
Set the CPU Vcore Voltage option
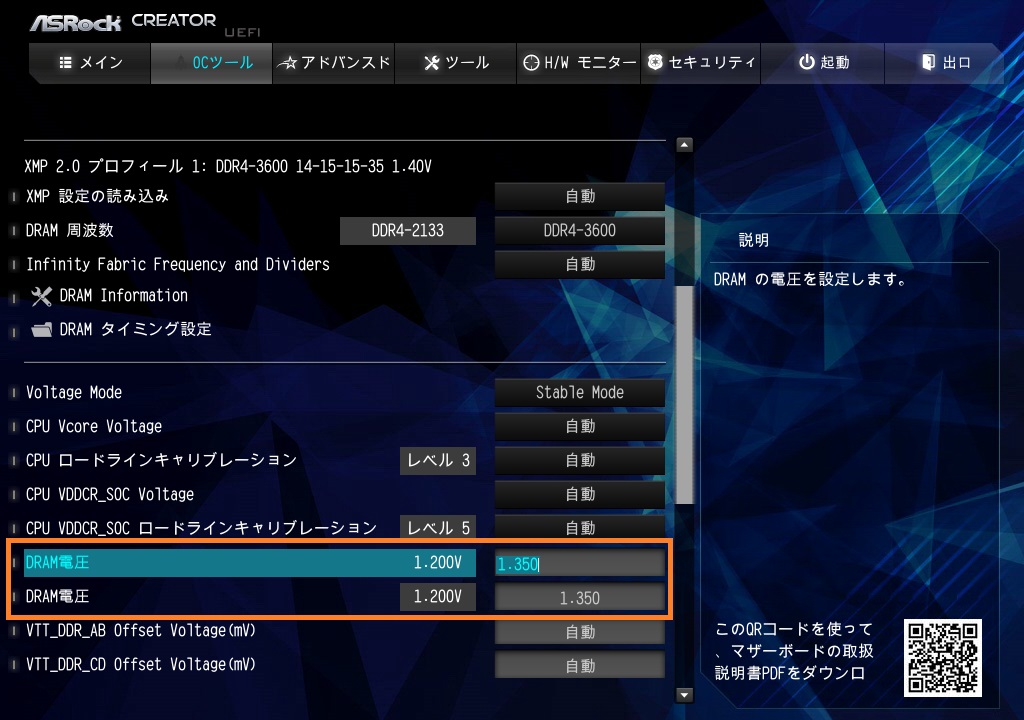click(x=580, y=427)
